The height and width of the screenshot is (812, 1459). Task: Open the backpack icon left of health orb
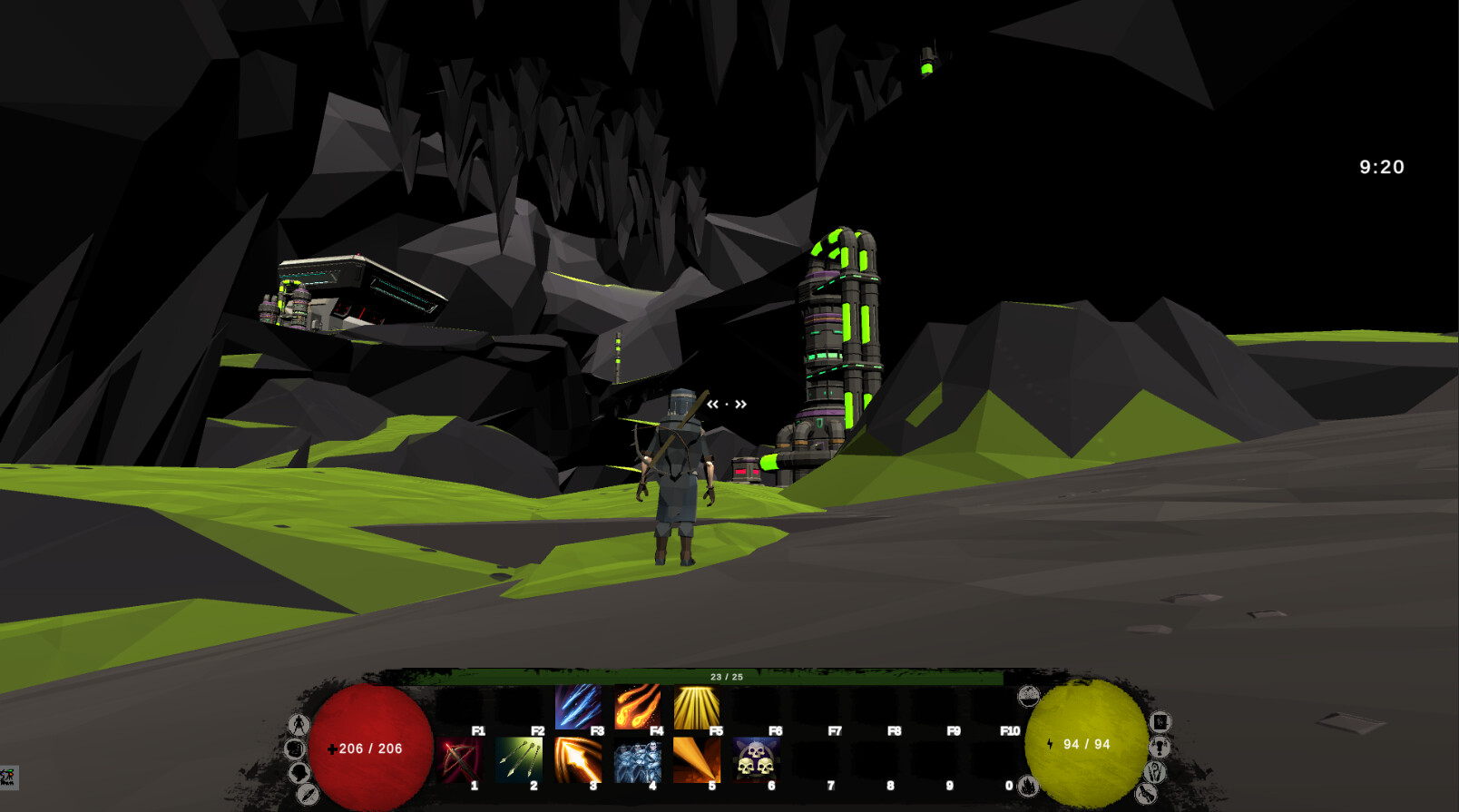(x=296, y=750)
